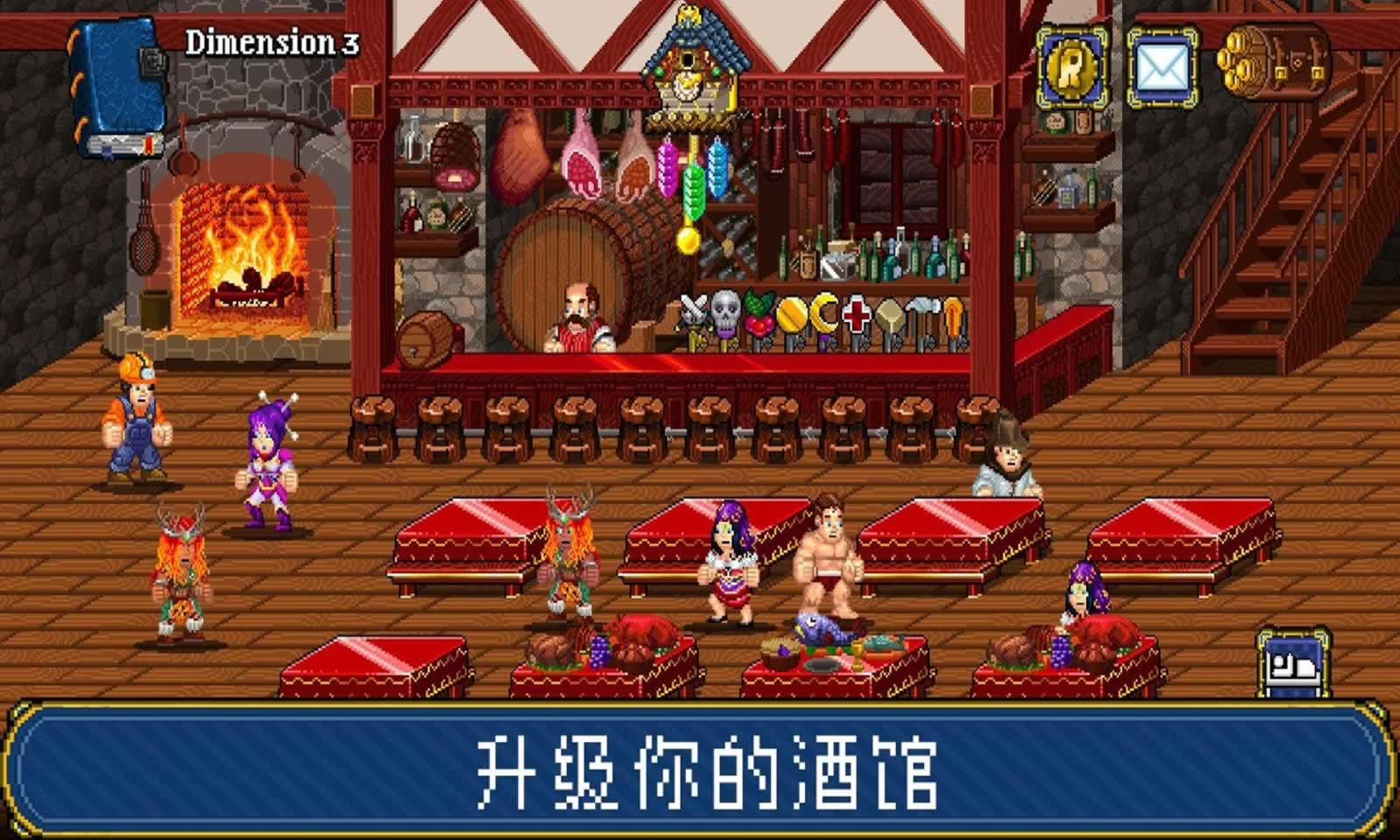The image size is (1400, 840).
Task: Select the skull soda tap
Action: (x=724, y=311)
